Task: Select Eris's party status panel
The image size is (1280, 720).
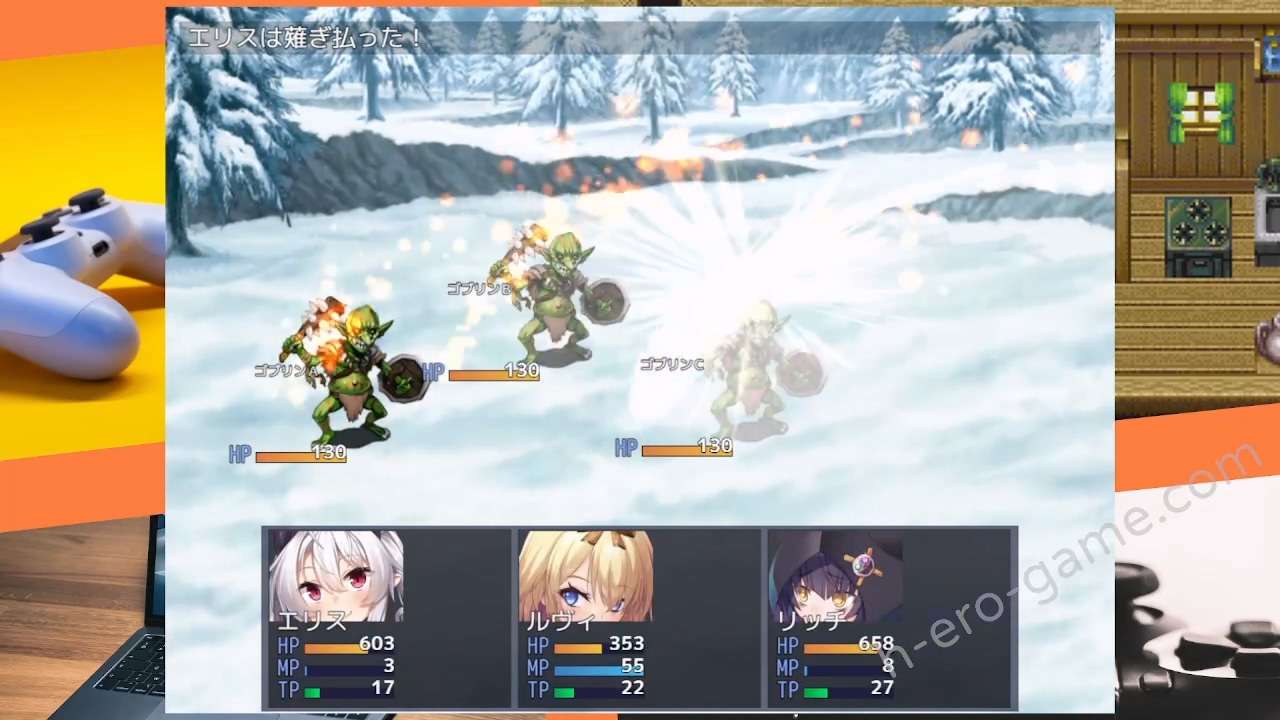Action: click(x=388, y=618)
